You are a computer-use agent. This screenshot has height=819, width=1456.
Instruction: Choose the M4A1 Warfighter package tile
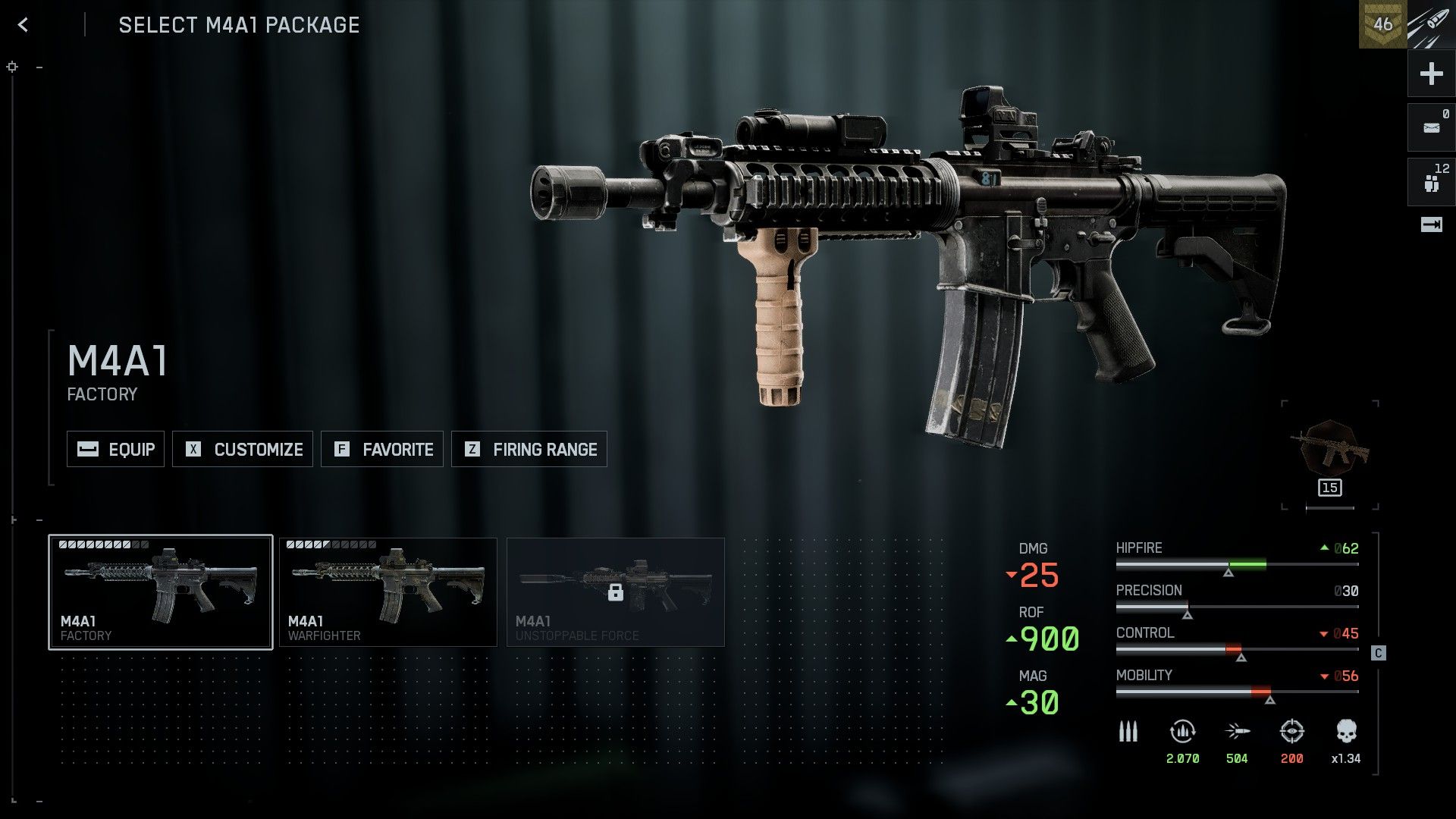388,592
